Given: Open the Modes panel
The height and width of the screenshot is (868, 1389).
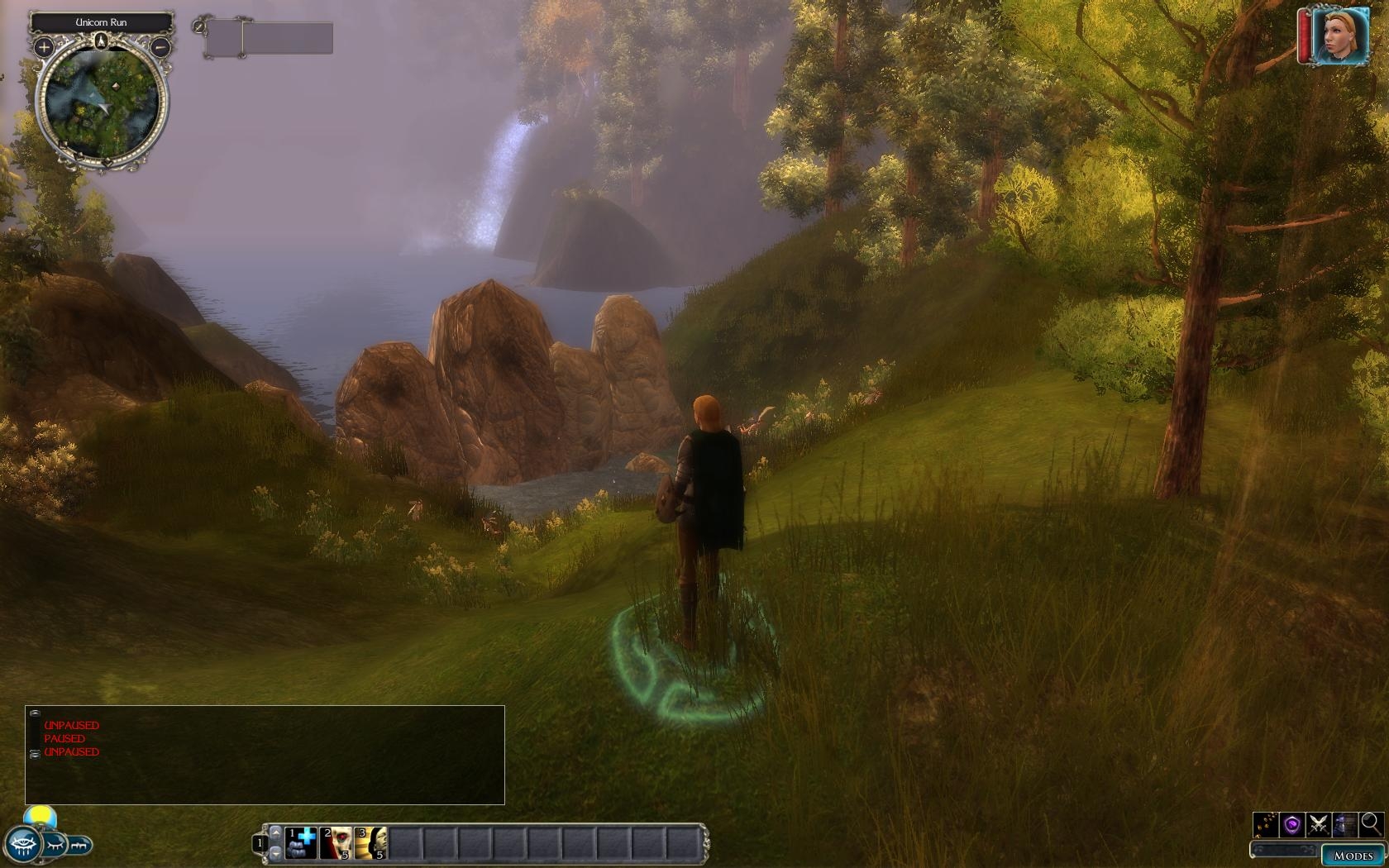Looking at the screenshot, I should [1353, 856].
